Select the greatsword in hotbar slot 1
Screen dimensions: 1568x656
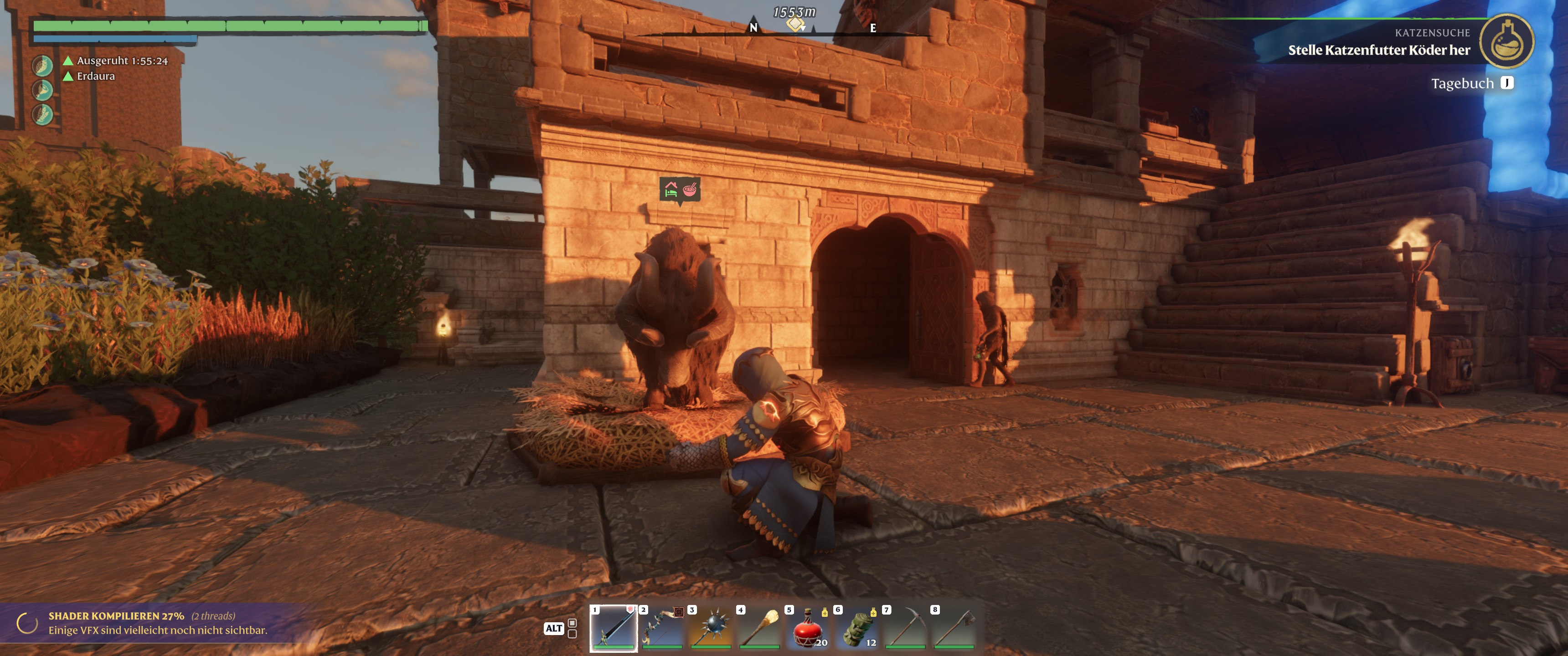coord(613,627)
